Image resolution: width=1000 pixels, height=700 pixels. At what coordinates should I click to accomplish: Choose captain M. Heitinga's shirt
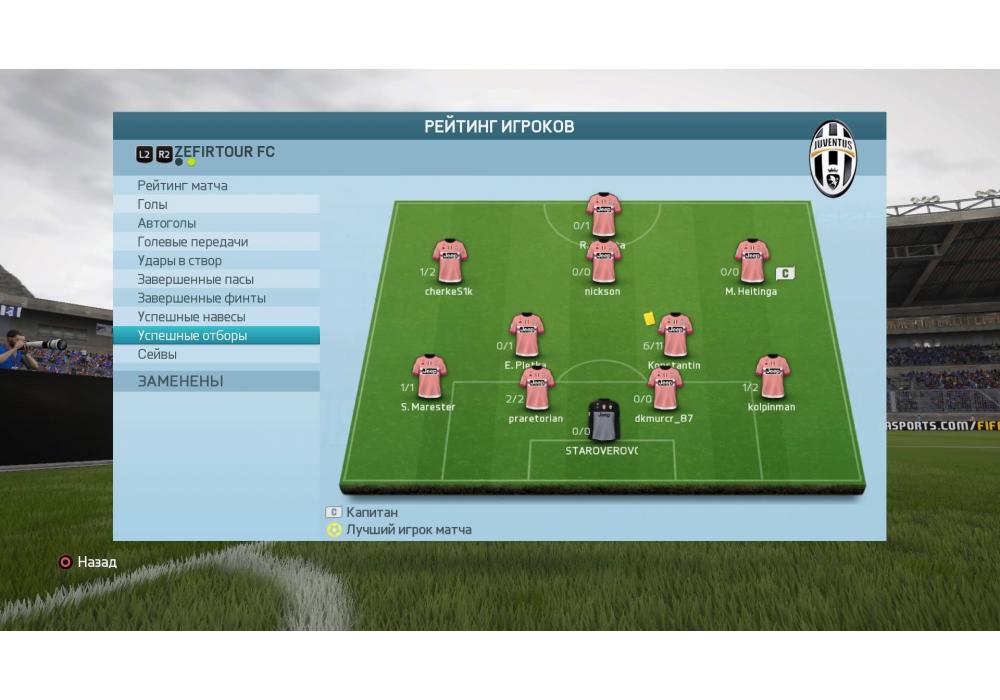751,261
